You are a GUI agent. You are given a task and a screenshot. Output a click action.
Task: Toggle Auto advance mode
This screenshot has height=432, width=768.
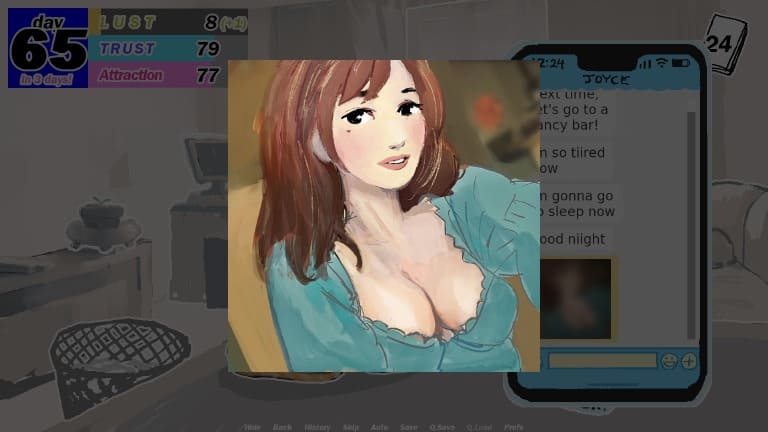tap(379, 427)
